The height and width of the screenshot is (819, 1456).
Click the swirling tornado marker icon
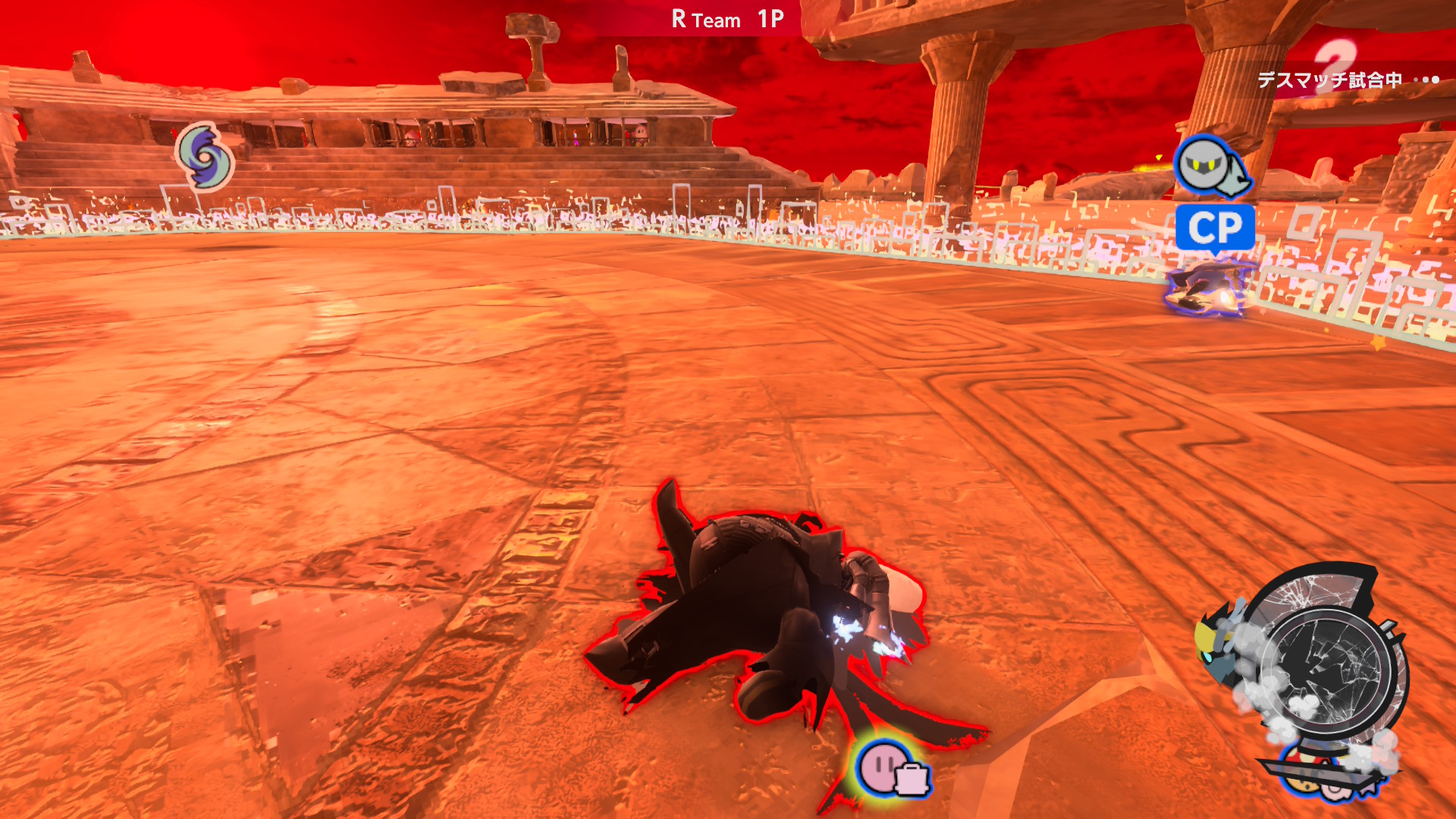pos(205,157)
